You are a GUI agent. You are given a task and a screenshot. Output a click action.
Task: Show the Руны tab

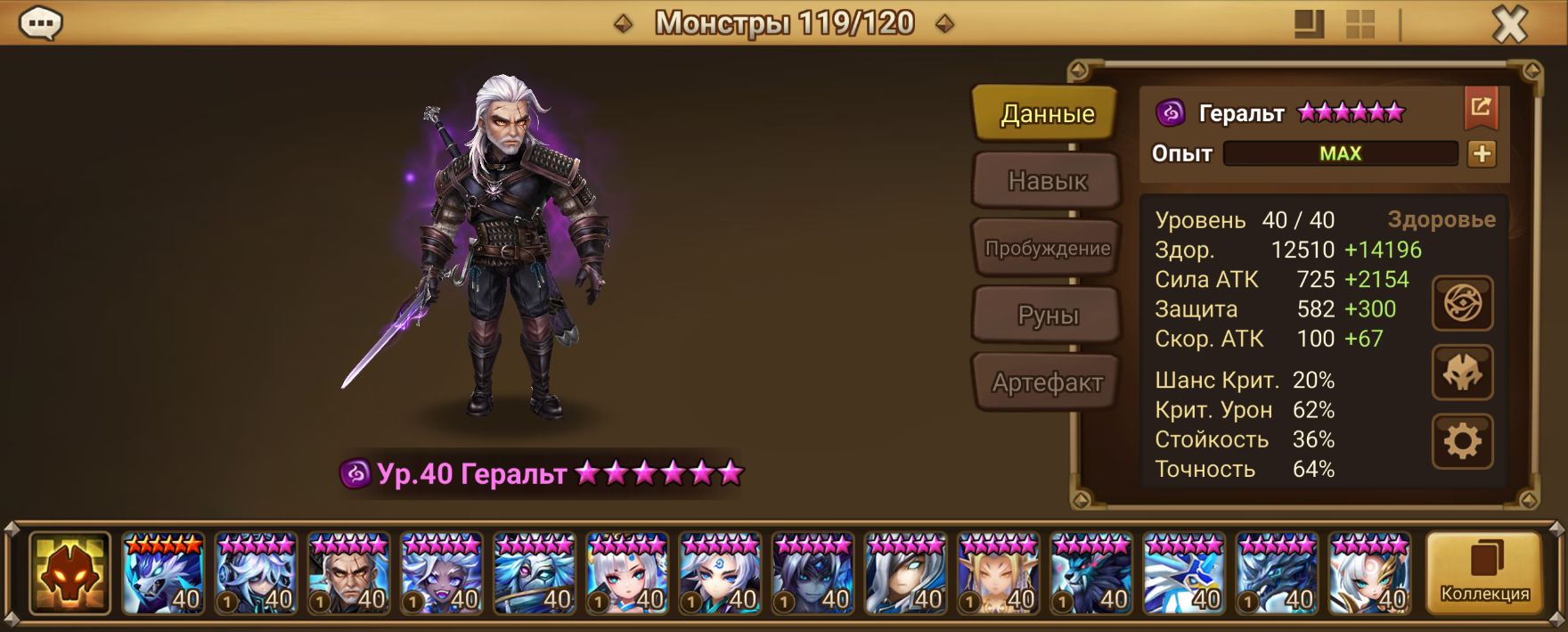1047,316
